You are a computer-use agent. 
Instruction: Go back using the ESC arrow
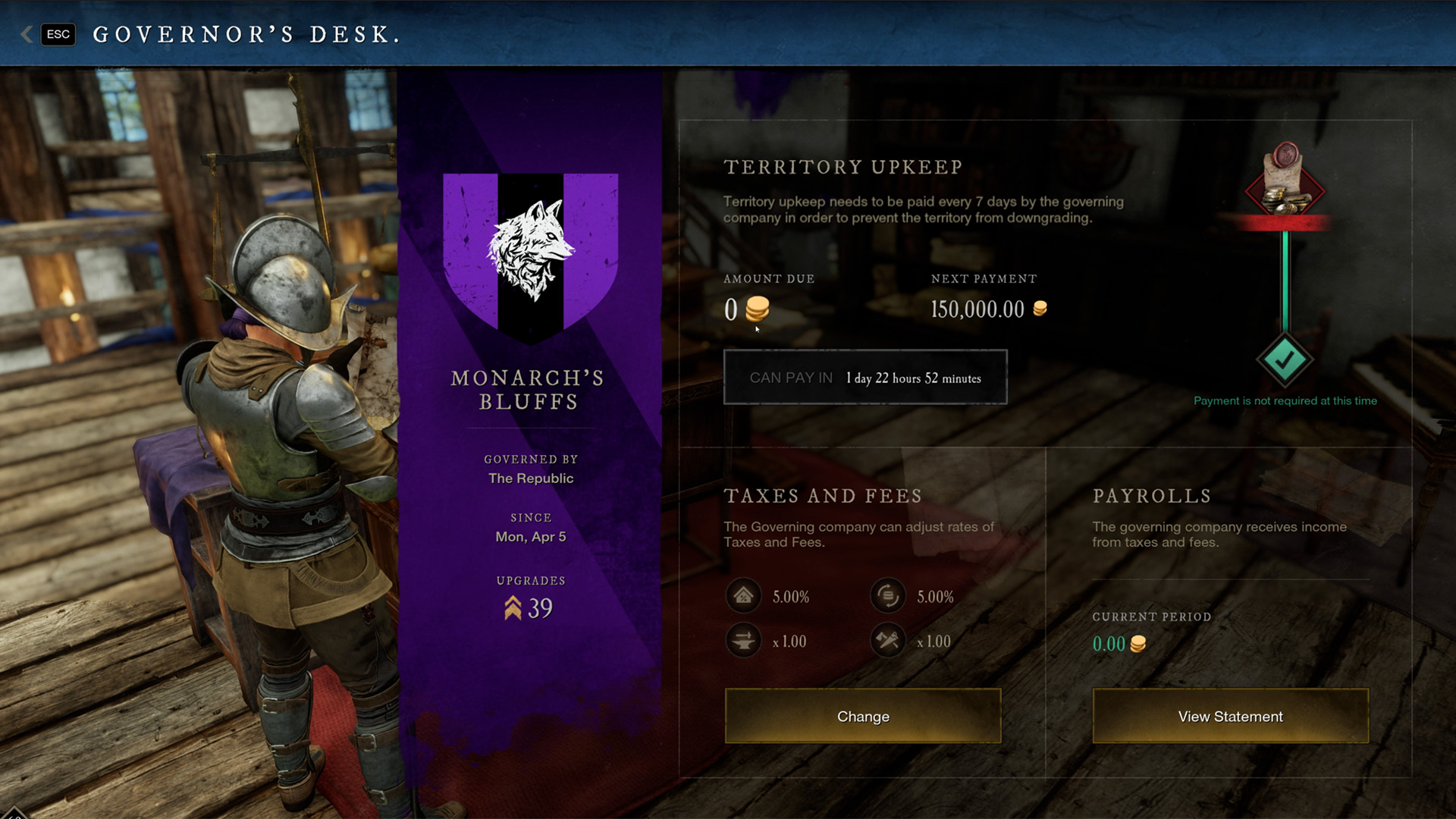point(27,34)
